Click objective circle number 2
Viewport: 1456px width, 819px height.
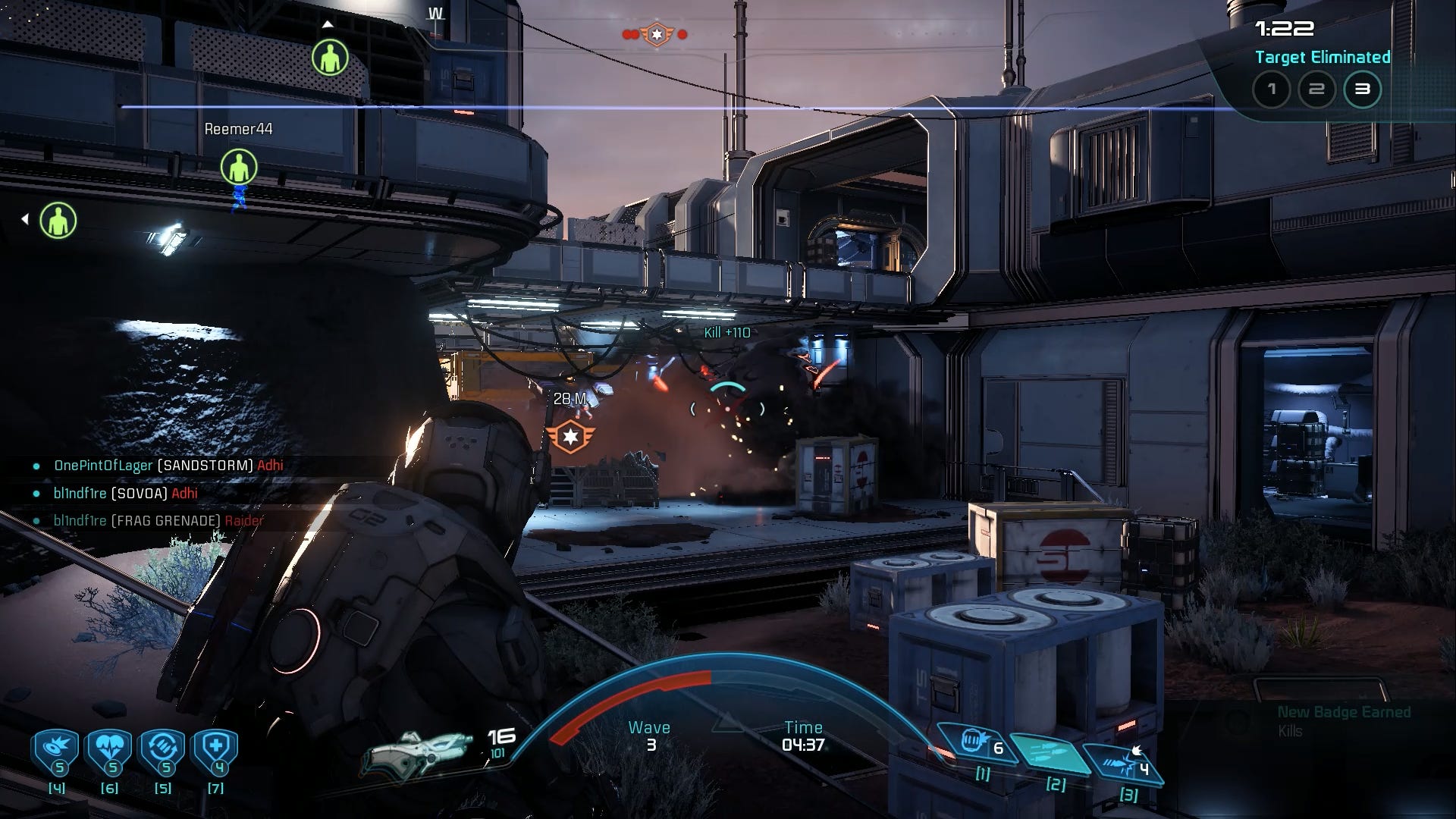point(1316,89)
